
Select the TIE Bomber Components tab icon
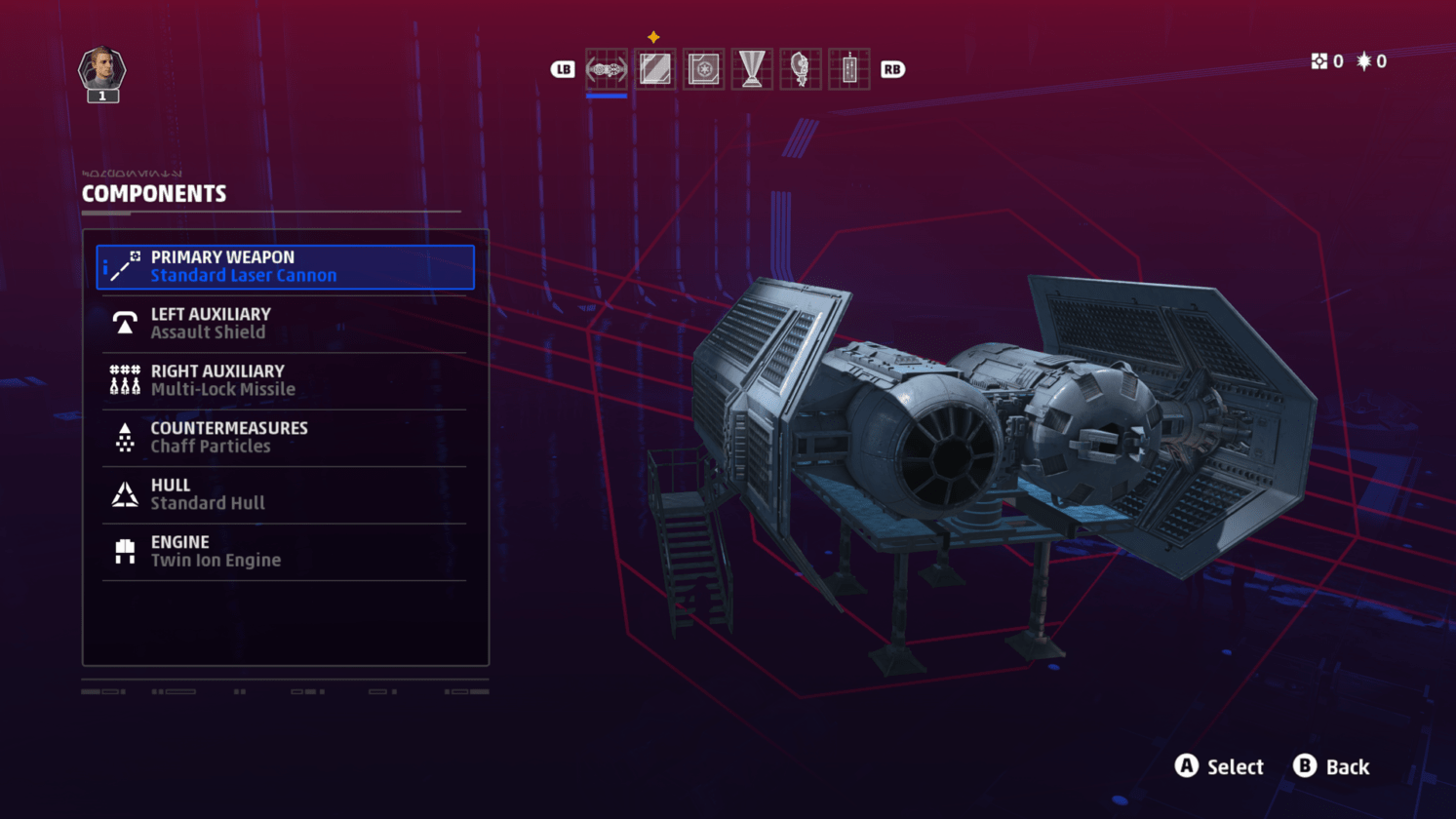607,69
